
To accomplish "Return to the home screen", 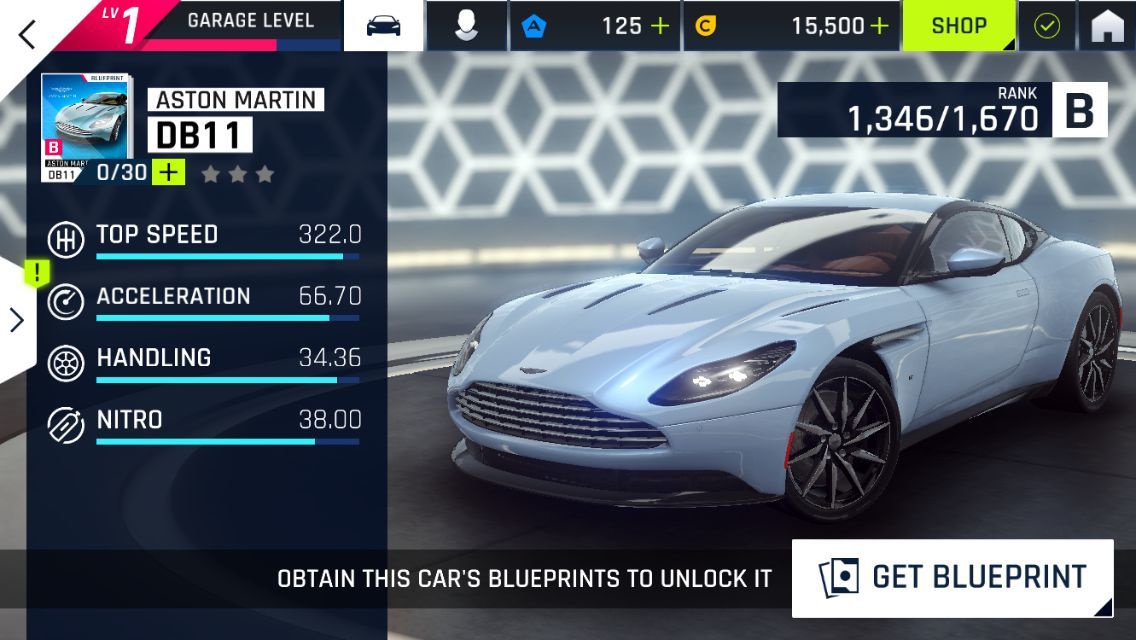I will pyautogui.click(x=1107, y=26).
